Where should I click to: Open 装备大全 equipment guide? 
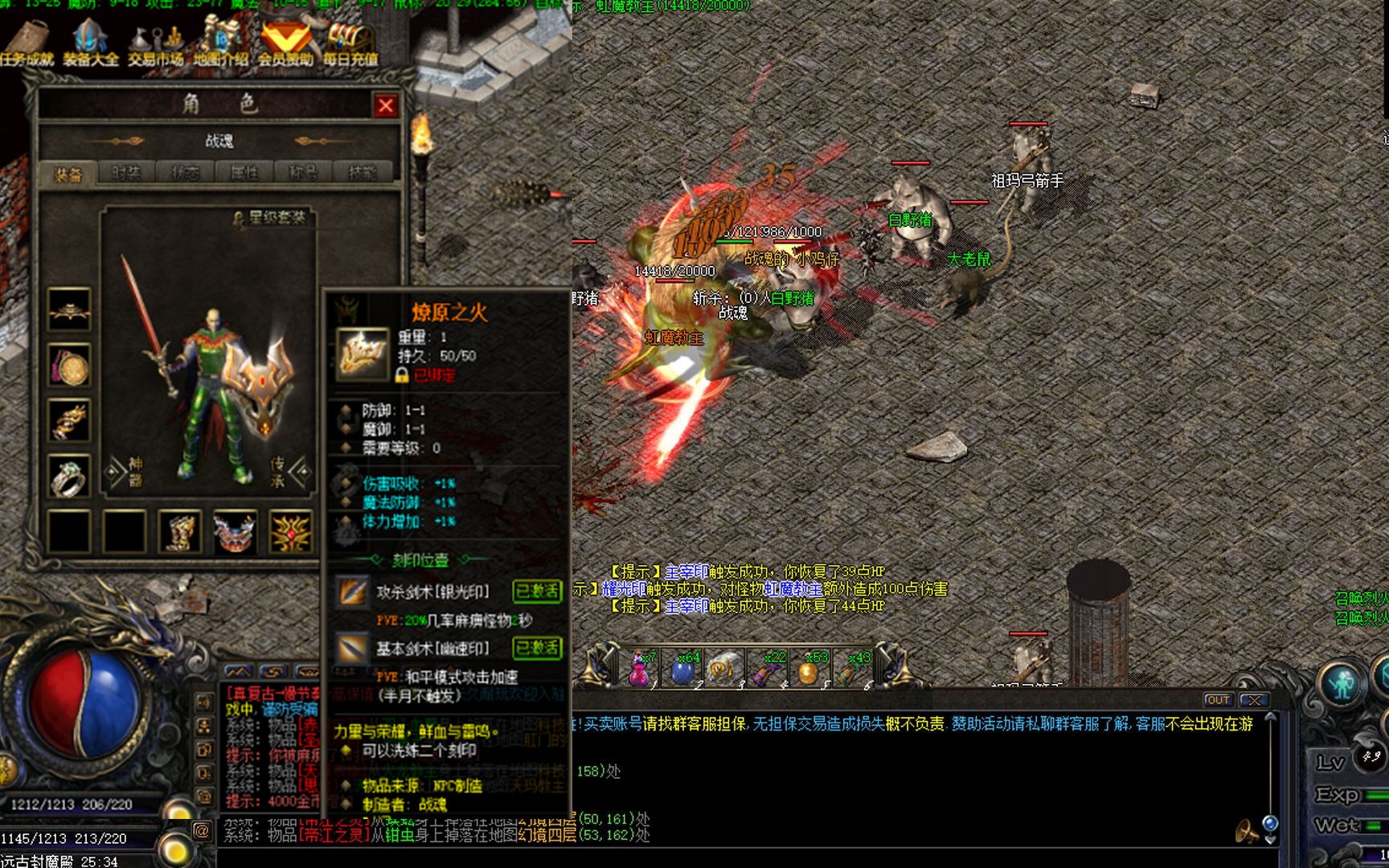tap(90, 44)
